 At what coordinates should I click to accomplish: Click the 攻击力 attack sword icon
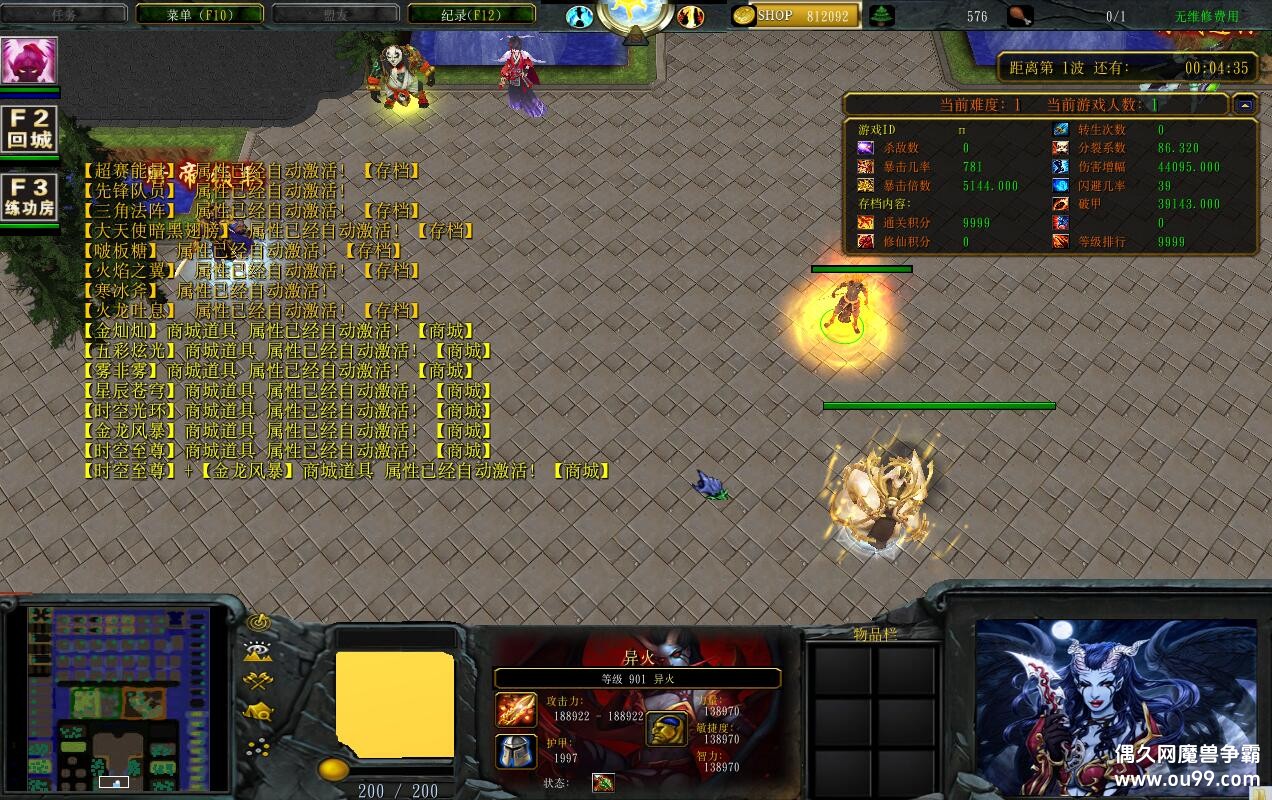pyautogui.click(x=516, y=710)
